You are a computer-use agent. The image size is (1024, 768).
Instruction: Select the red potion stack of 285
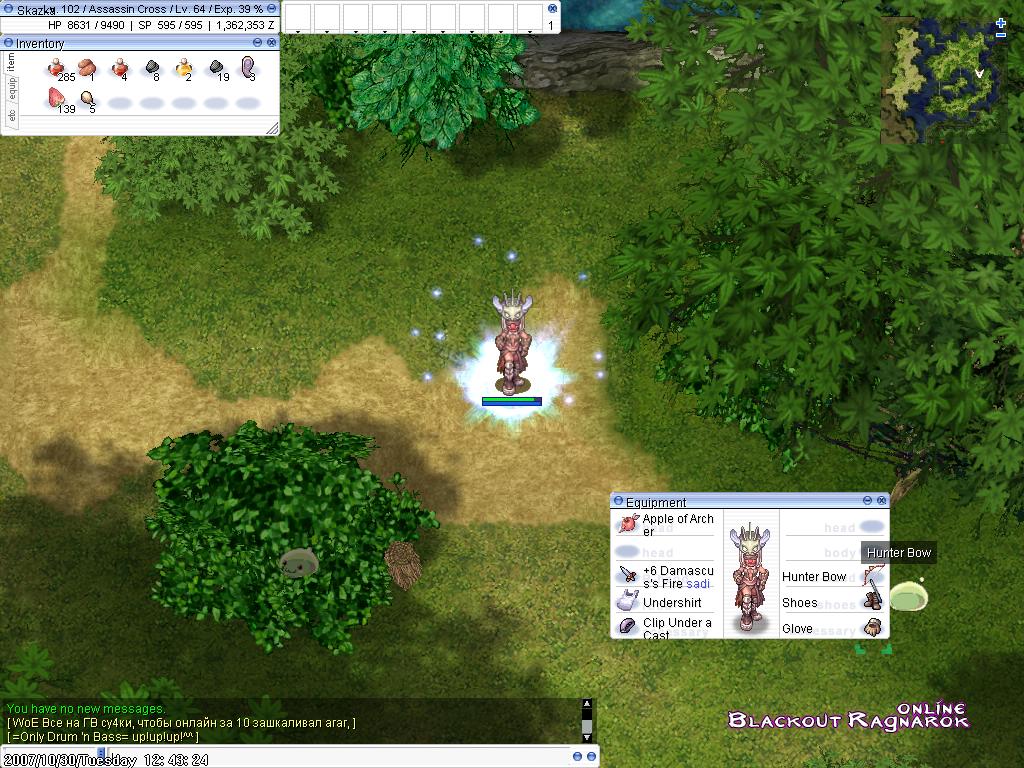(x=57, y=68)
